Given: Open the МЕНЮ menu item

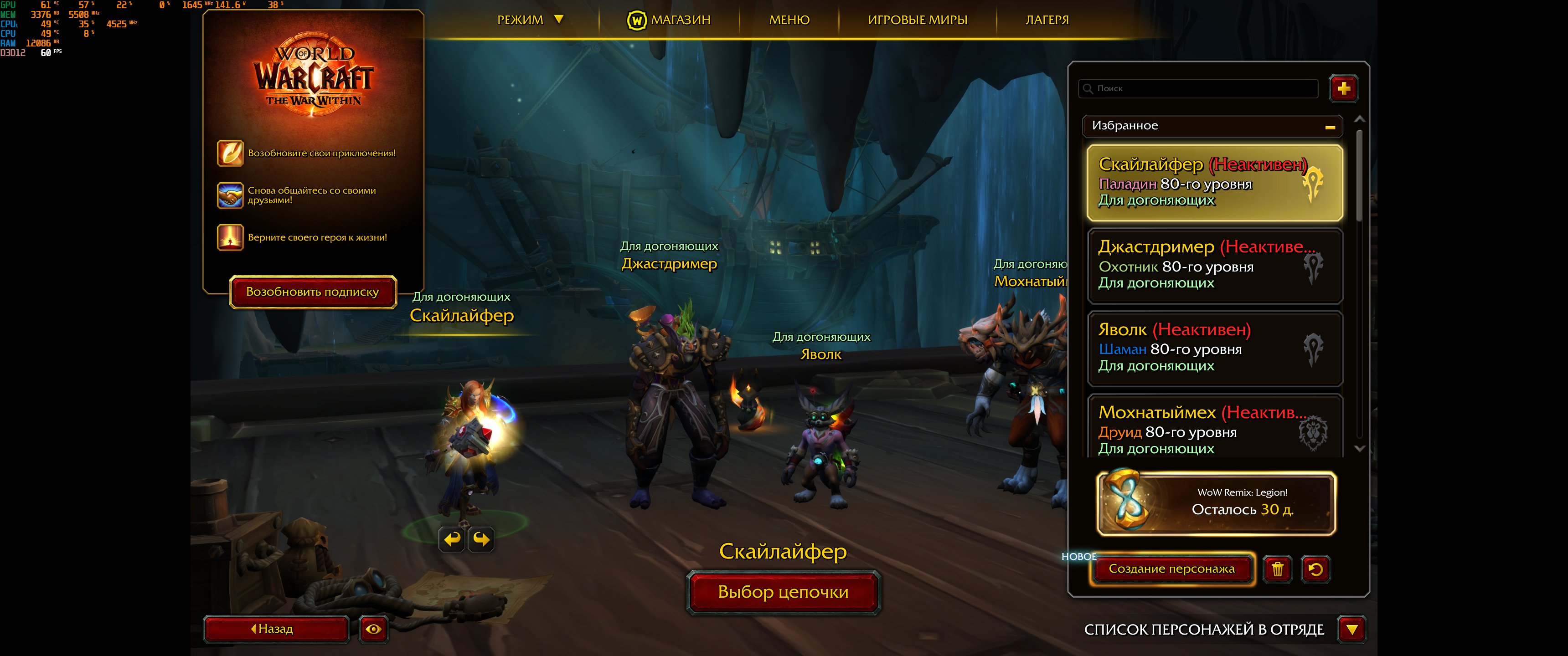Looking at the screenshot, I should [789, 19].
